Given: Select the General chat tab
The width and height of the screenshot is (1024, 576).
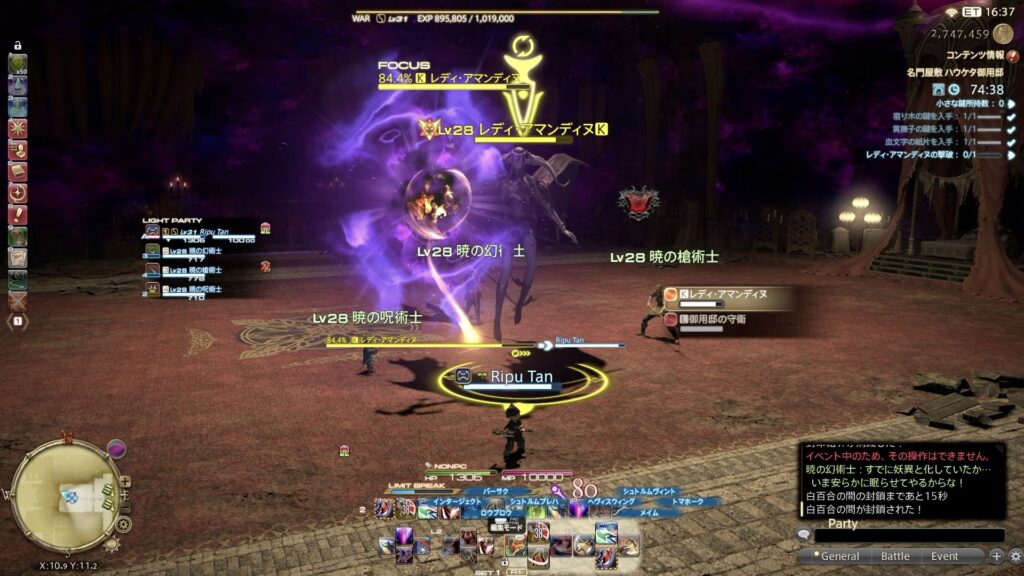Looking at the screenshot, I should (x=840, y=556).
